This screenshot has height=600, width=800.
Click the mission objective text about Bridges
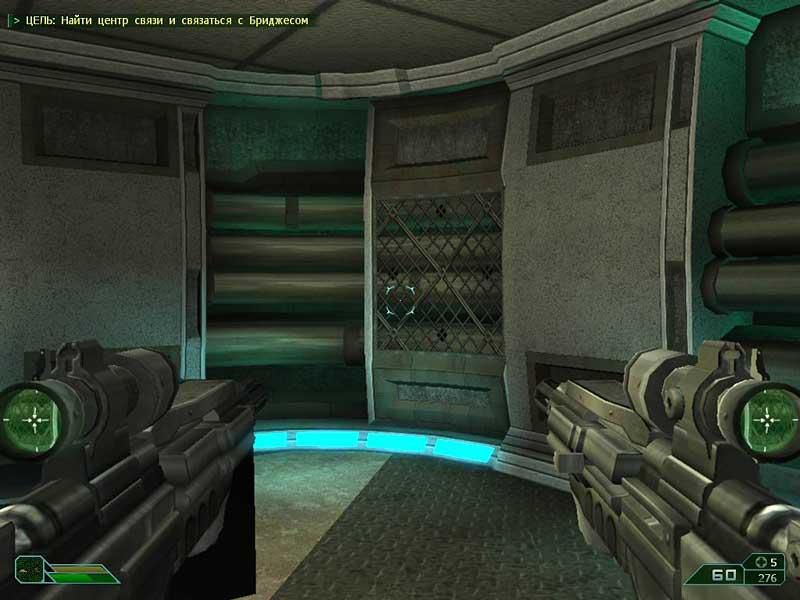point(162,18)
